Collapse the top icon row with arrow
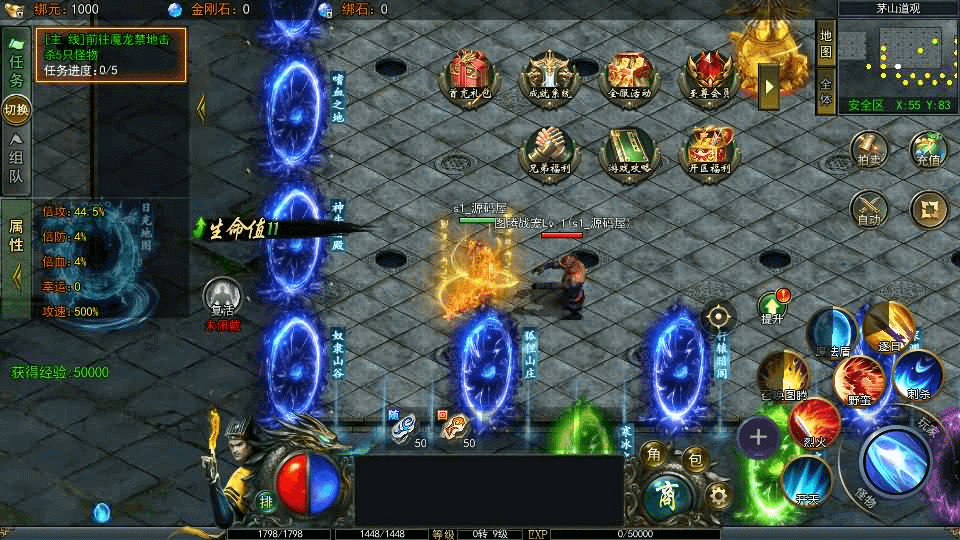Screen dimensions: 960x540 769,87
